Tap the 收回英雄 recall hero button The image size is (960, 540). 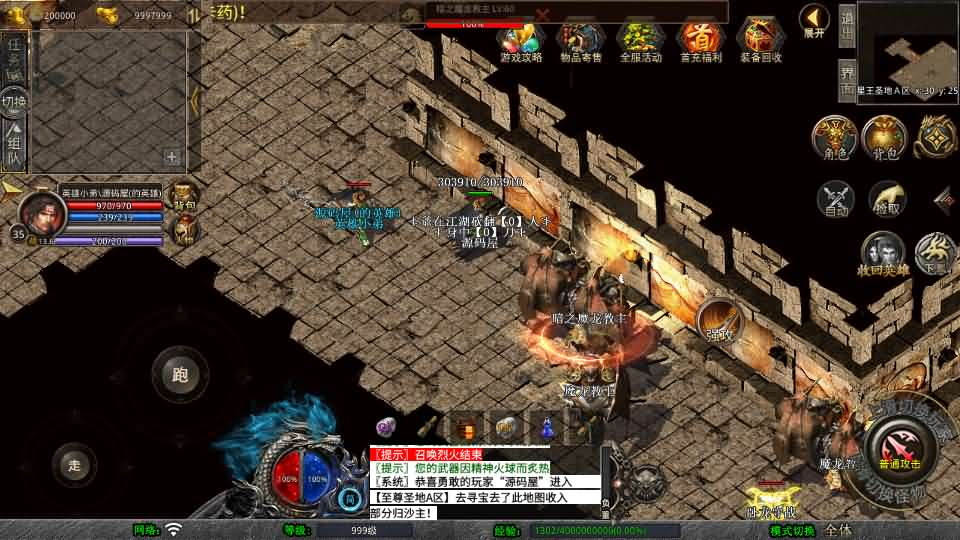click(882, 252)
